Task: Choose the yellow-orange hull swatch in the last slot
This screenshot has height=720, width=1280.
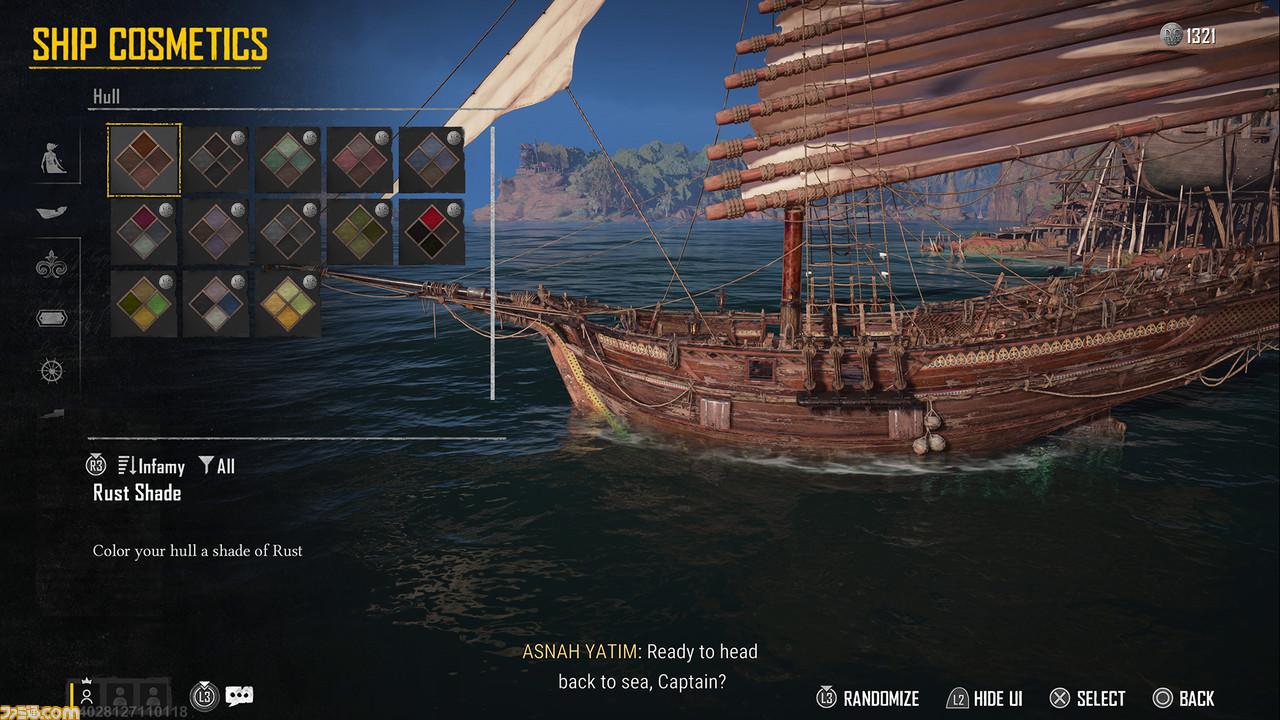Action: (x=288, y=304)
